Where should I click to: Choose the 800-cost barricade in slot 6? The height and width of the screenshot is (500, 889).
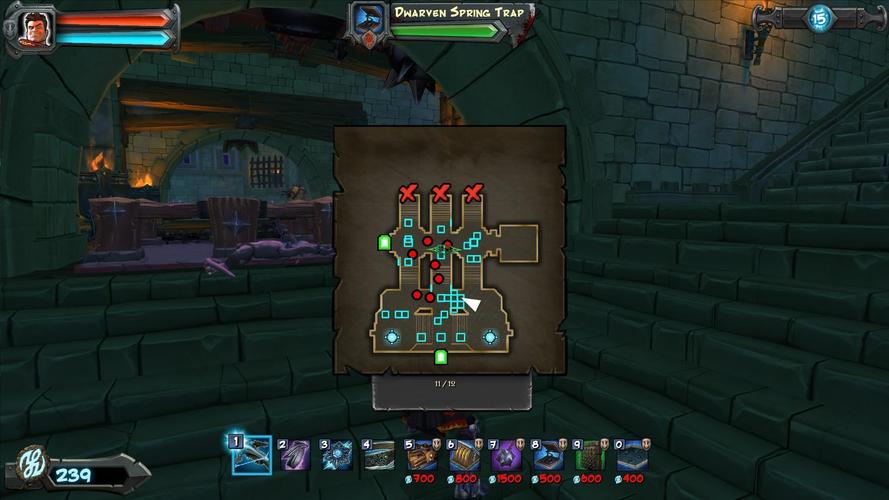point(464,455)
